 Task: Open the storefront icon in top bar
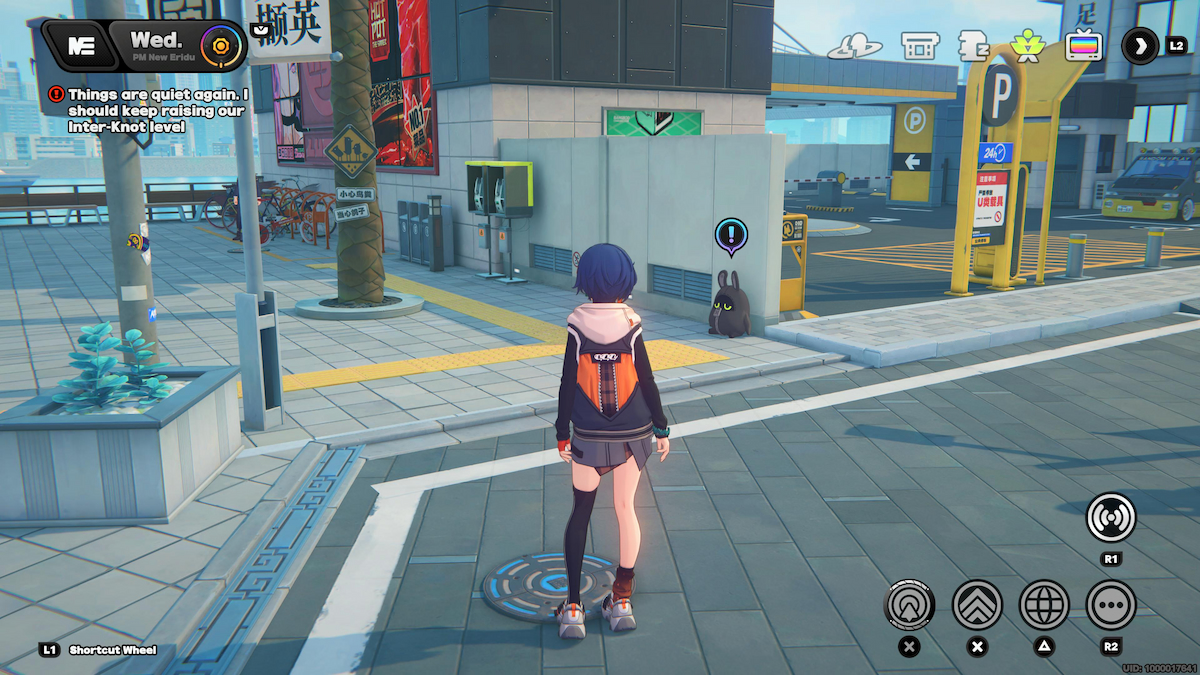click(x=919, y=46)
